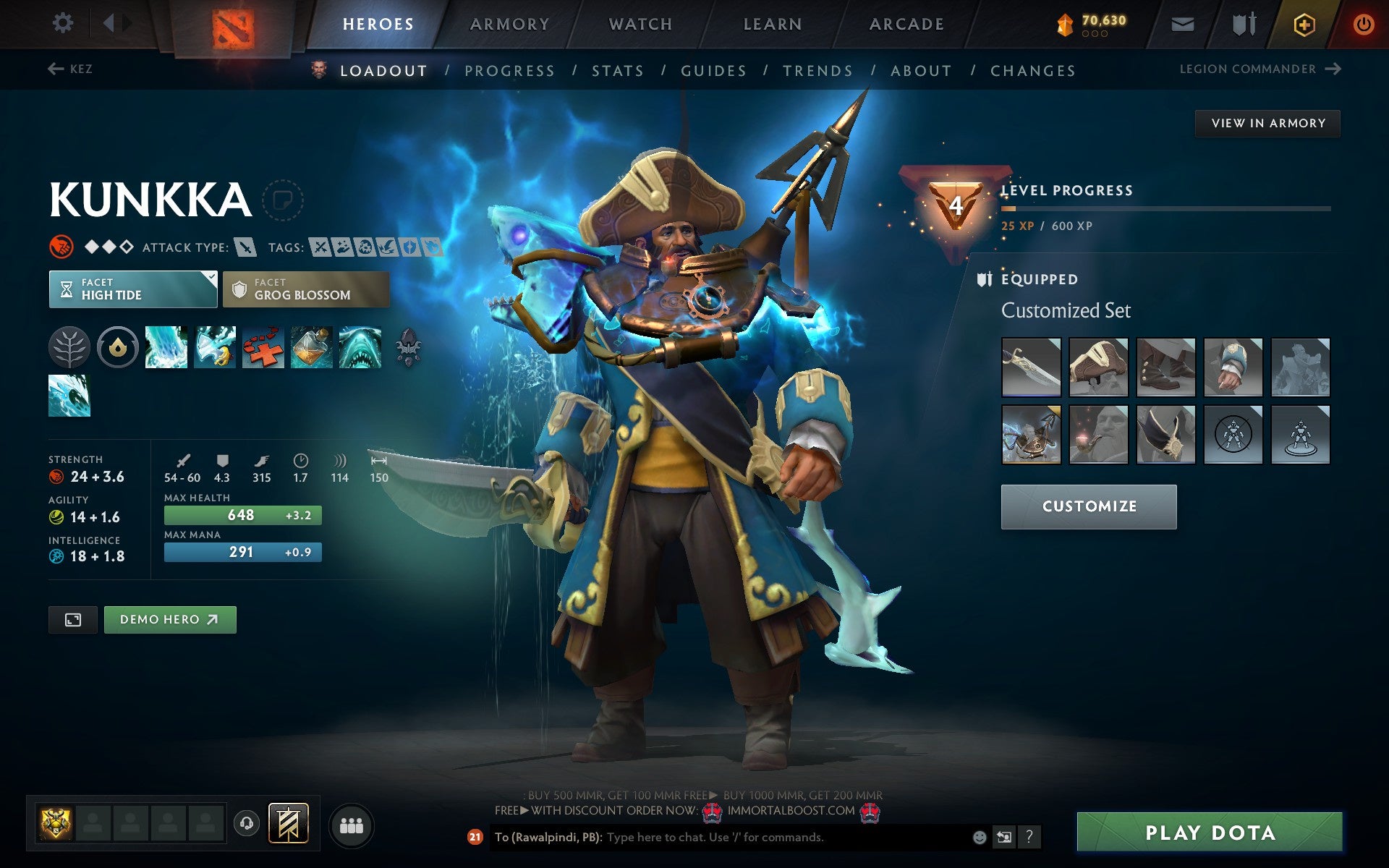Click the CUSTOMIZE button
1389x868 pixels.
click(x=1088, y=506)
